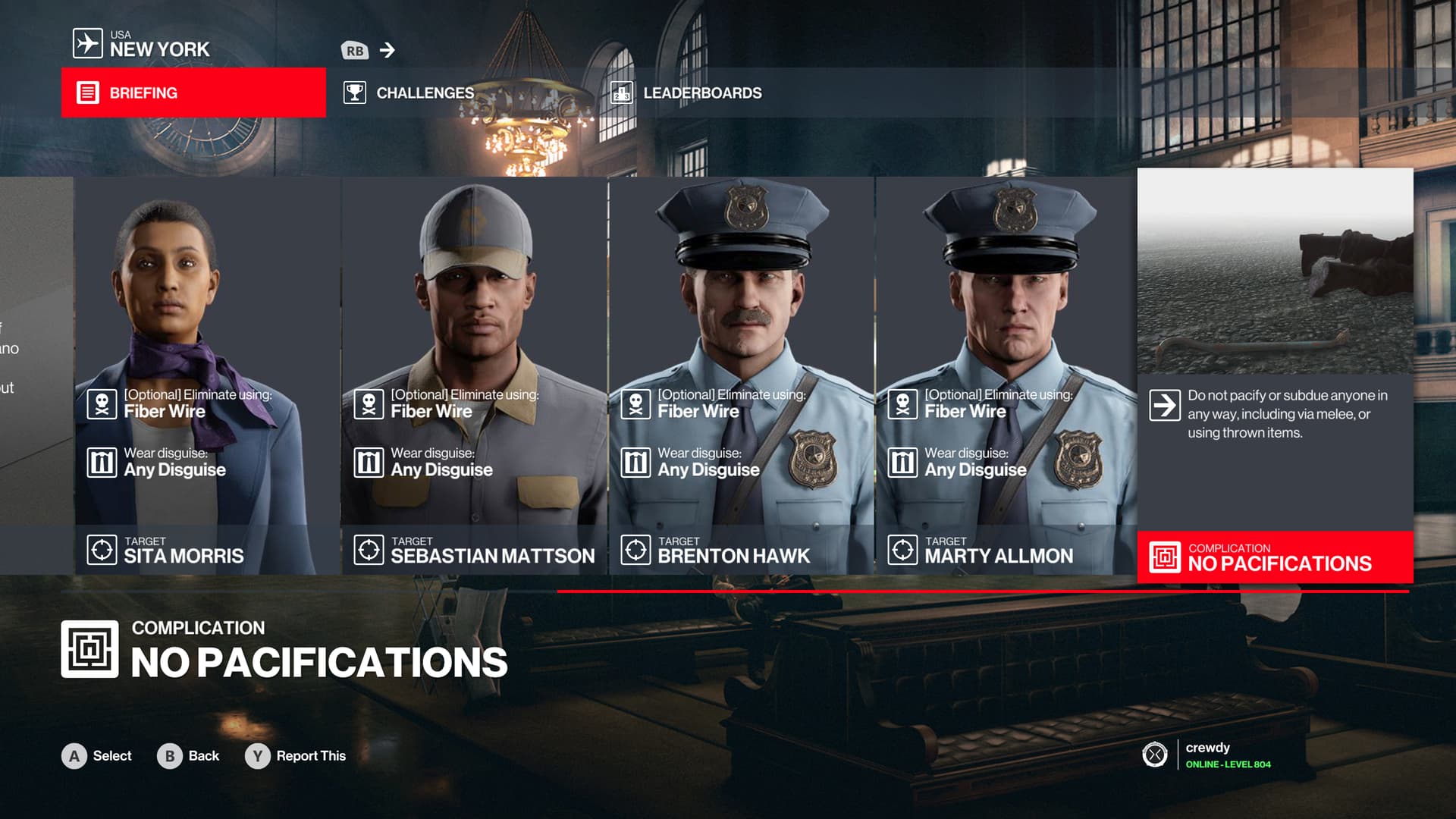Report this contract with Report This
This screenshot has width=1456, height=819.
click(x=296, y=756)
